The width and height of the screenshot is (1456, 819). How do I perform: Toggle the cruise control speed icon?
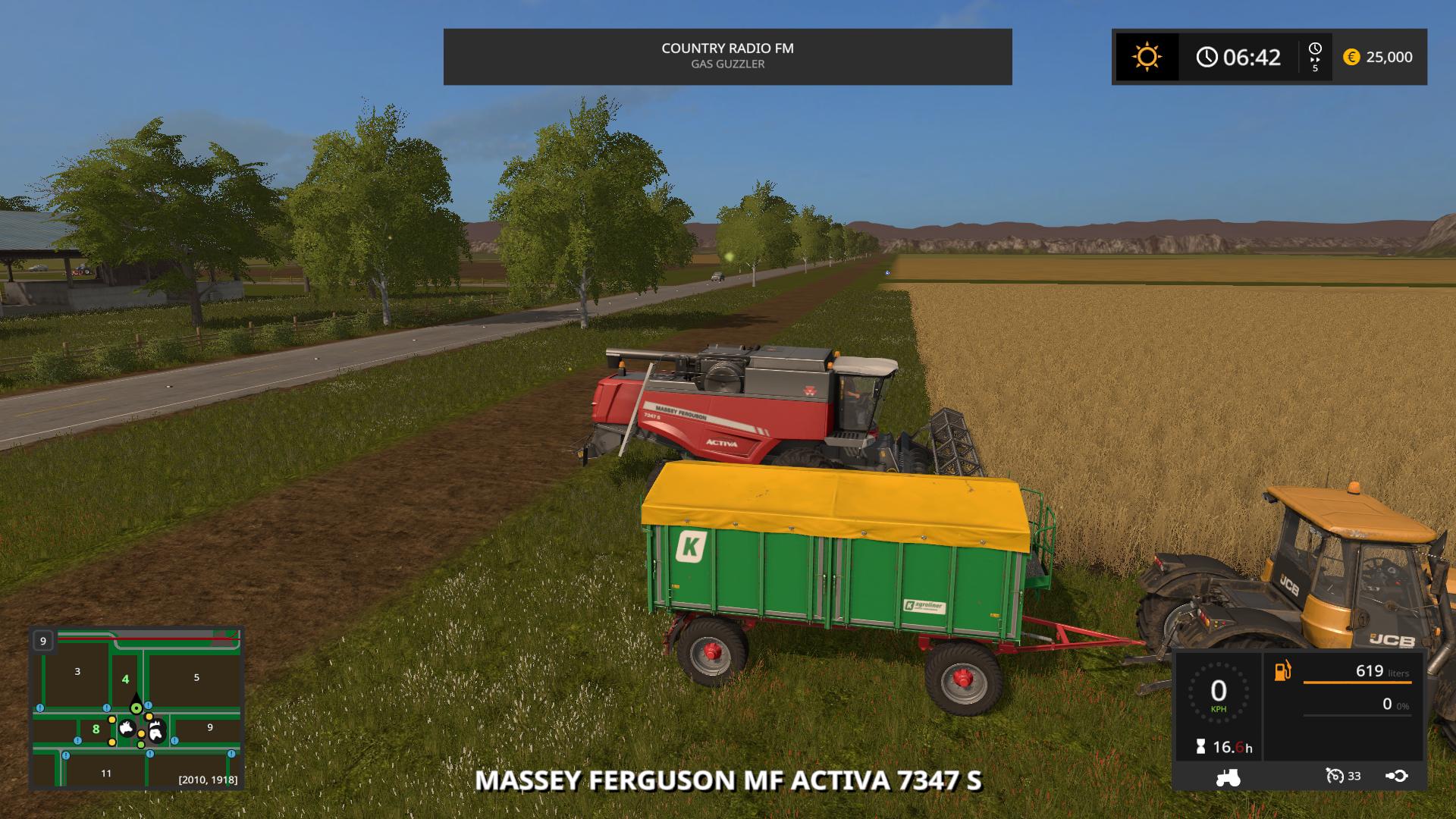tap(1335, 776)
